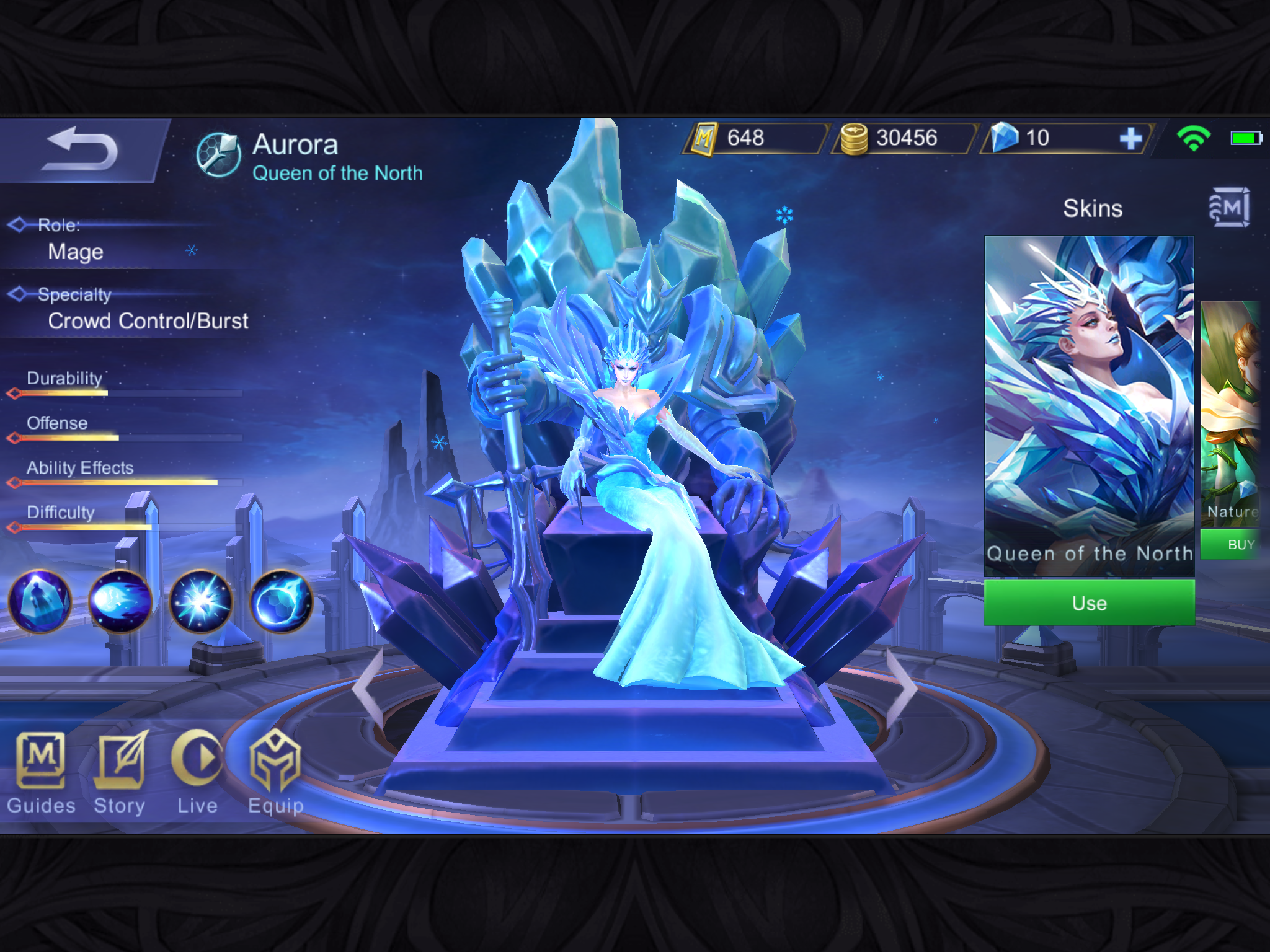Click the Mage role icon beside Aurora
The image size is (1270, 952).
click(218, 155)
